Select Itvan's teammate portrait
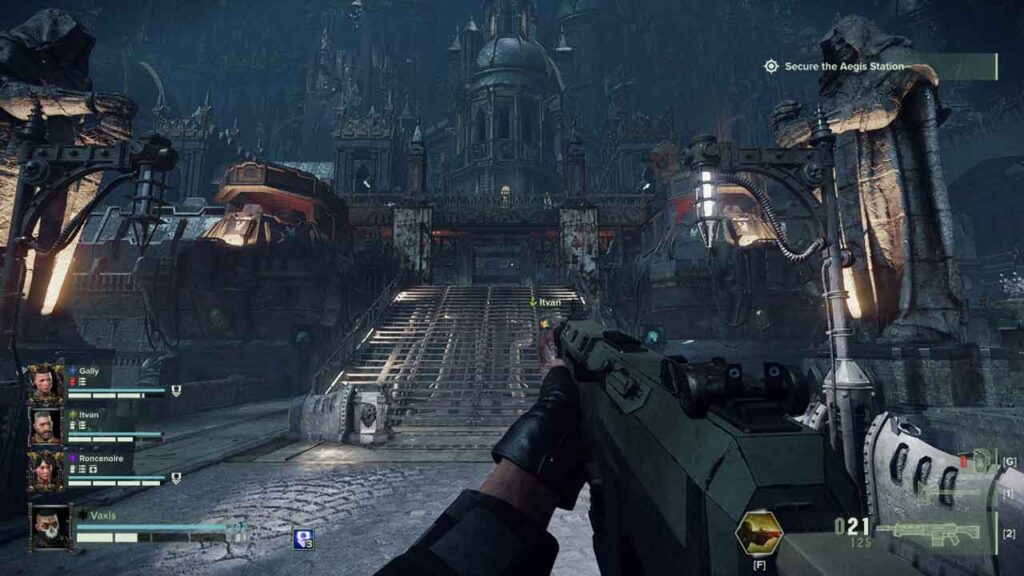 click(45, 426)
